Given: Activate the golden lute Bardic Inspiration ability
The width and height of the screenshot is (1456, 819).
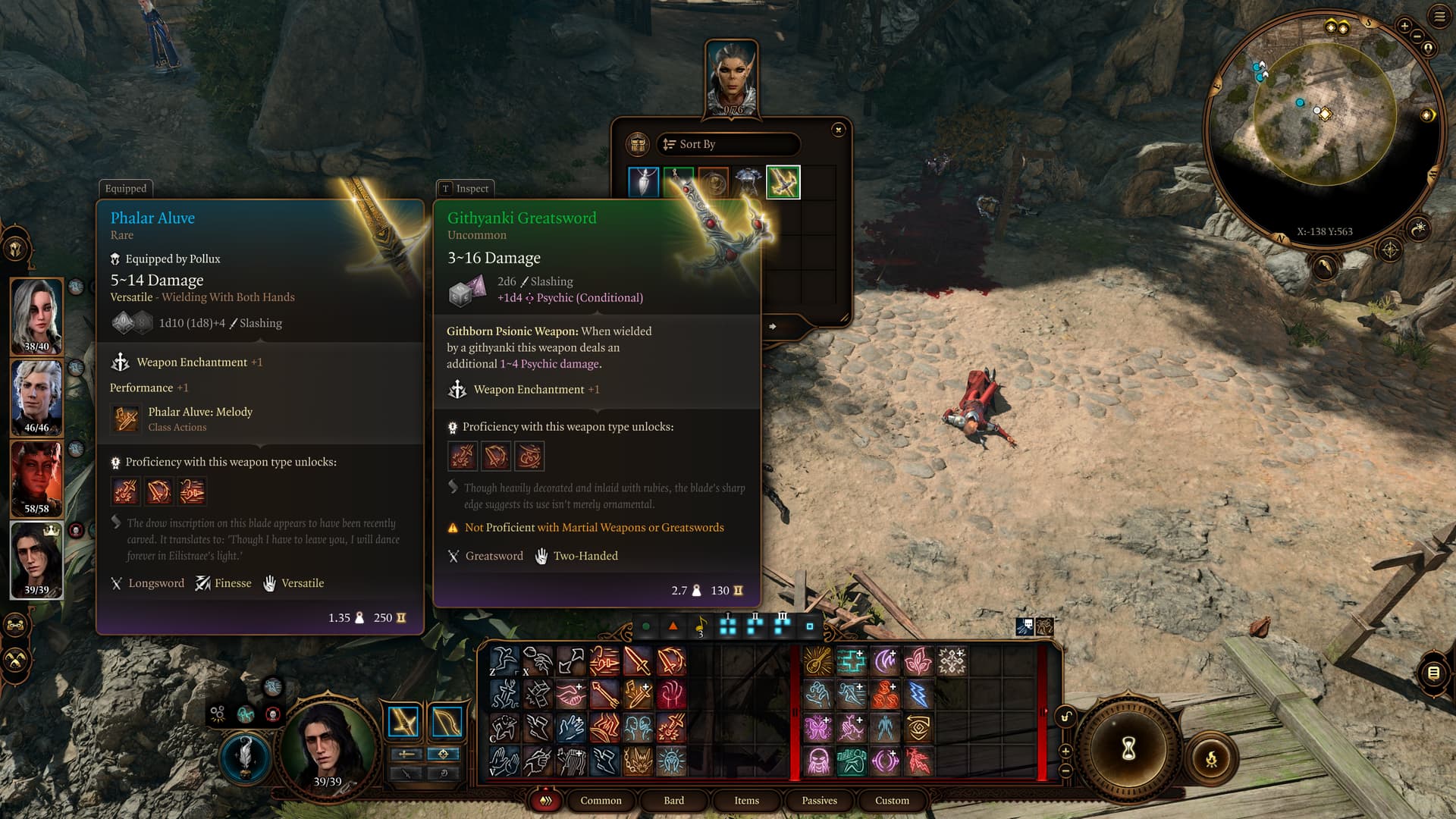Looking at the screenshot, I should pyautogui.click(x=817, y=661).
